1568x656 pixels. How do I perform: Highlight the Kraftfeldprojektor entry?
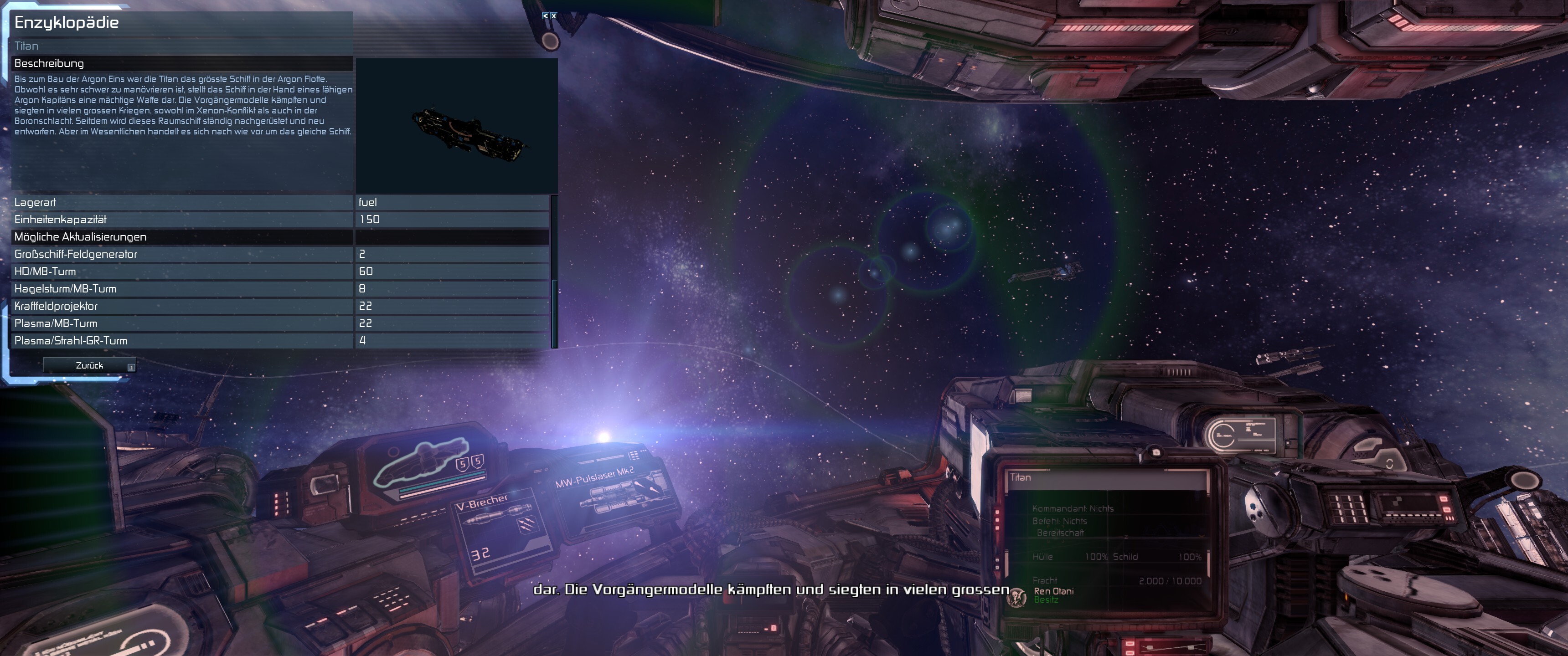[183, 306]
